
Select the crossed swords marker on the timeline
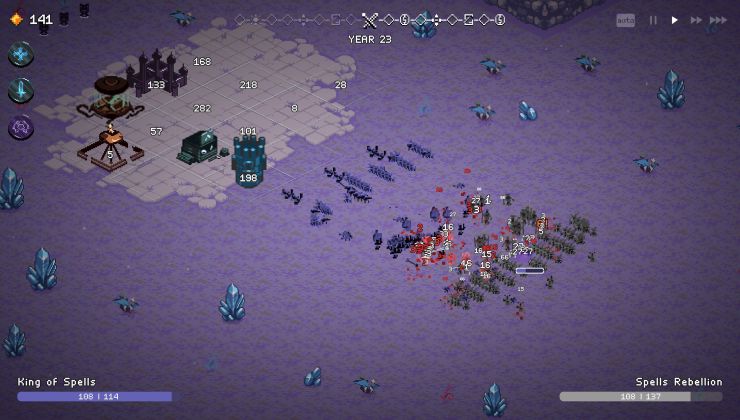click(x=371, y=19)
